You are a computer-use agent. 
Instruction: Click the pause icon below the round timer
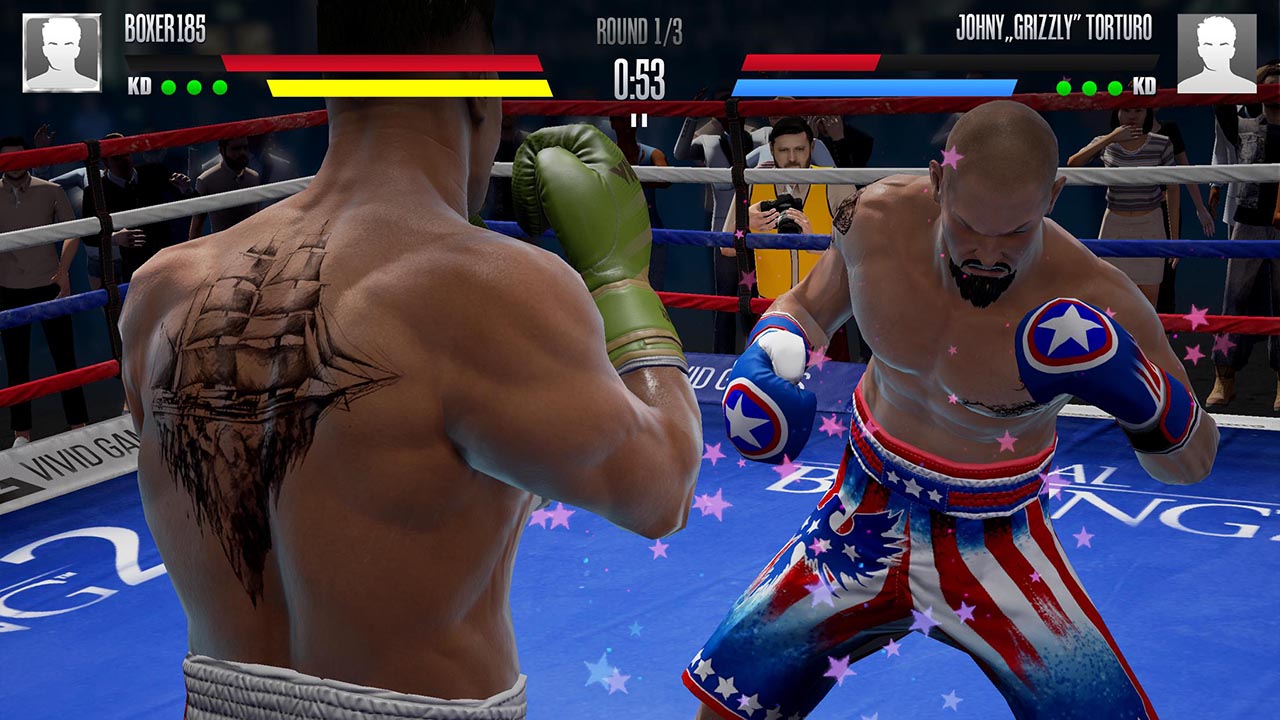[640, 120]
